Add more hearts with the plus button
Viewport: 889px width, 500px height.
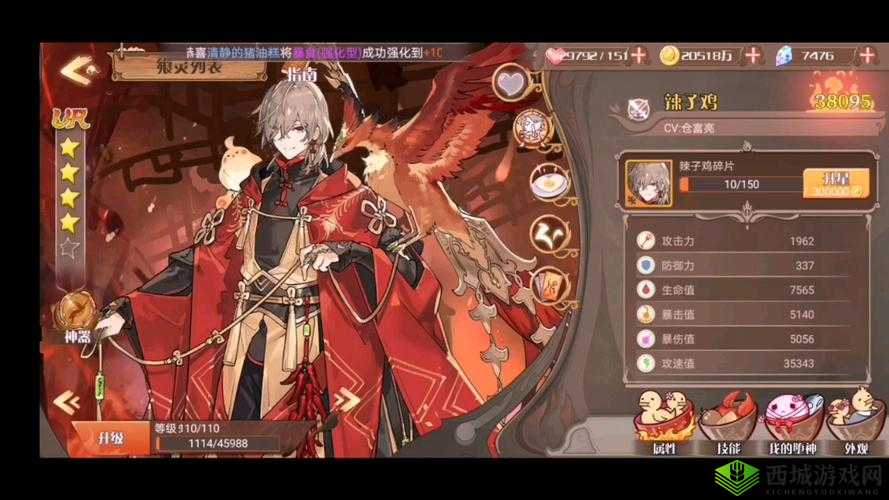[640, 56]
